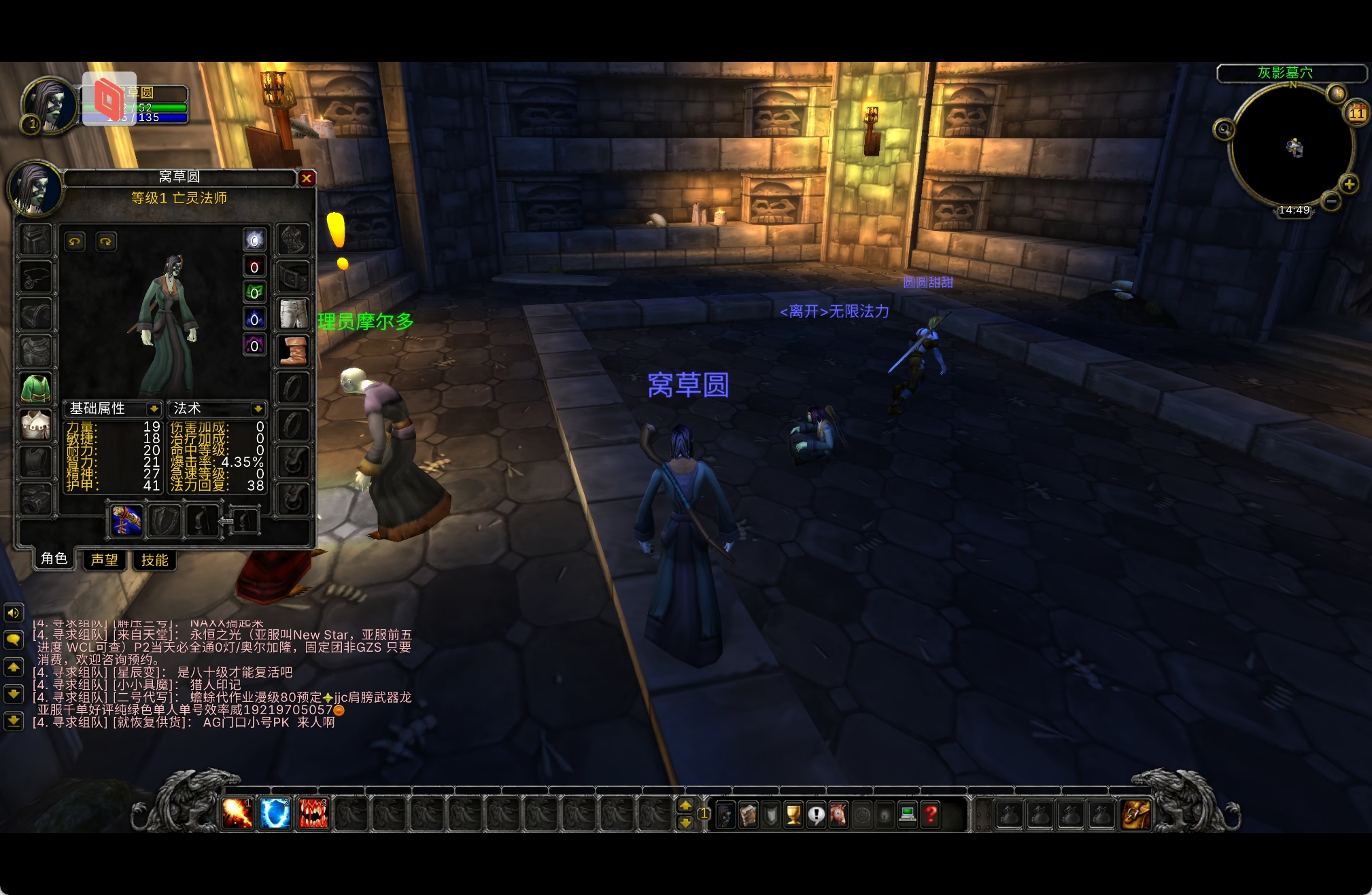Cast the Fireball spell from the action bar
Image resolution: width=1372 pixels, height=895 pixels.
(237, 813)
